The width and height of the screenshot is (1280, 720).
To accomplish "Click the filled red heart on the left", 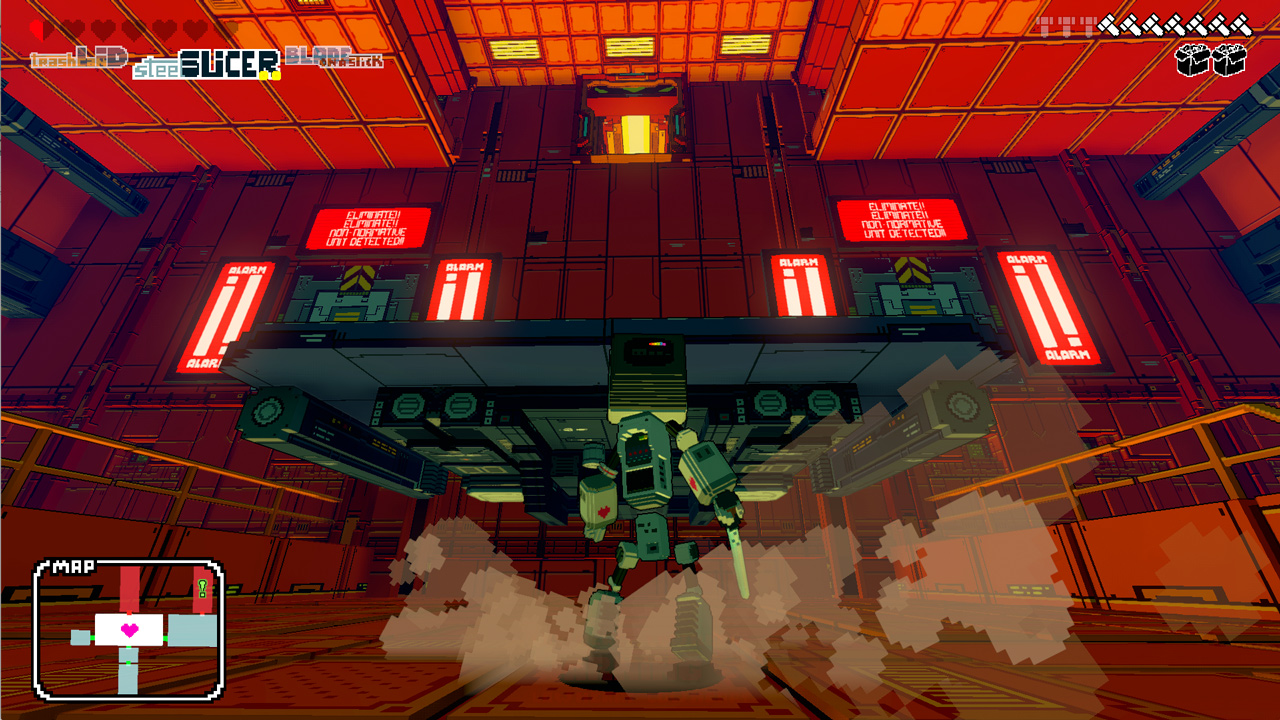I will click(x=37, y=29).
